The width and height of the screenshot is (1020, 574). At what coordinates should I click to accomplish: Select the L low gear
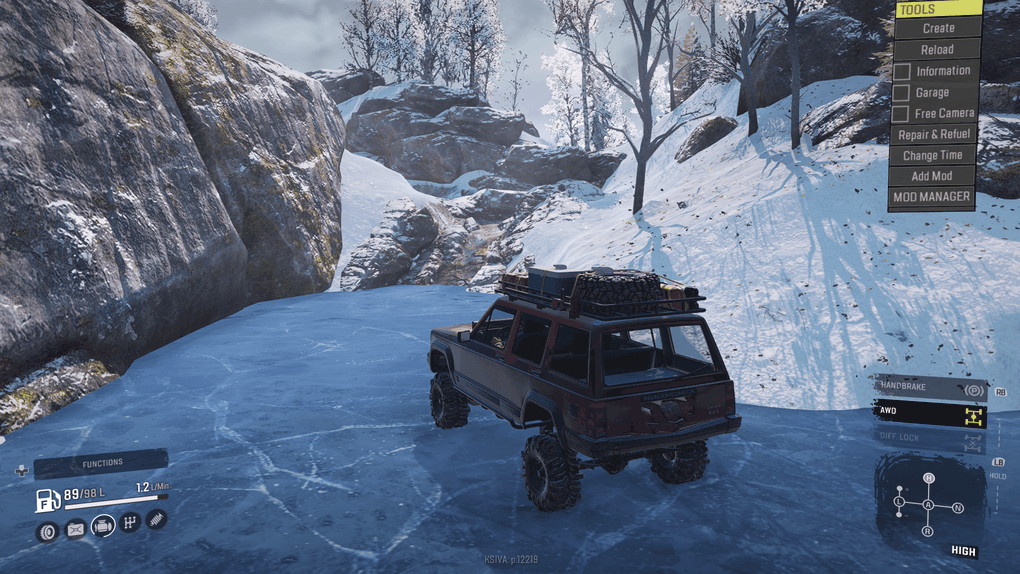[899, 500]
